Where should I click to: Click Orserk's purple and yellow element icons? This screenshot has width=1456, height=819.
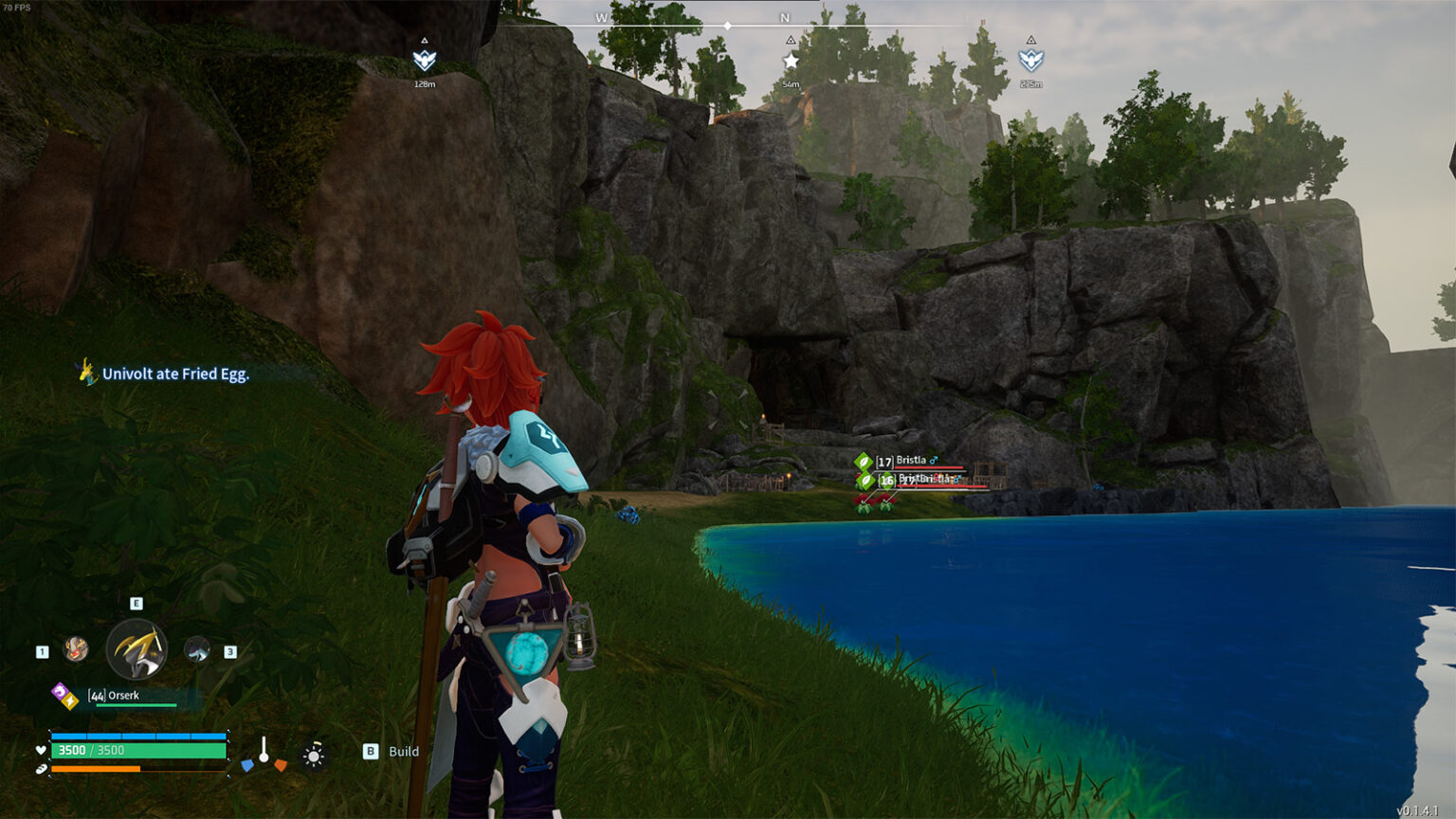click(x=64, y=696)
